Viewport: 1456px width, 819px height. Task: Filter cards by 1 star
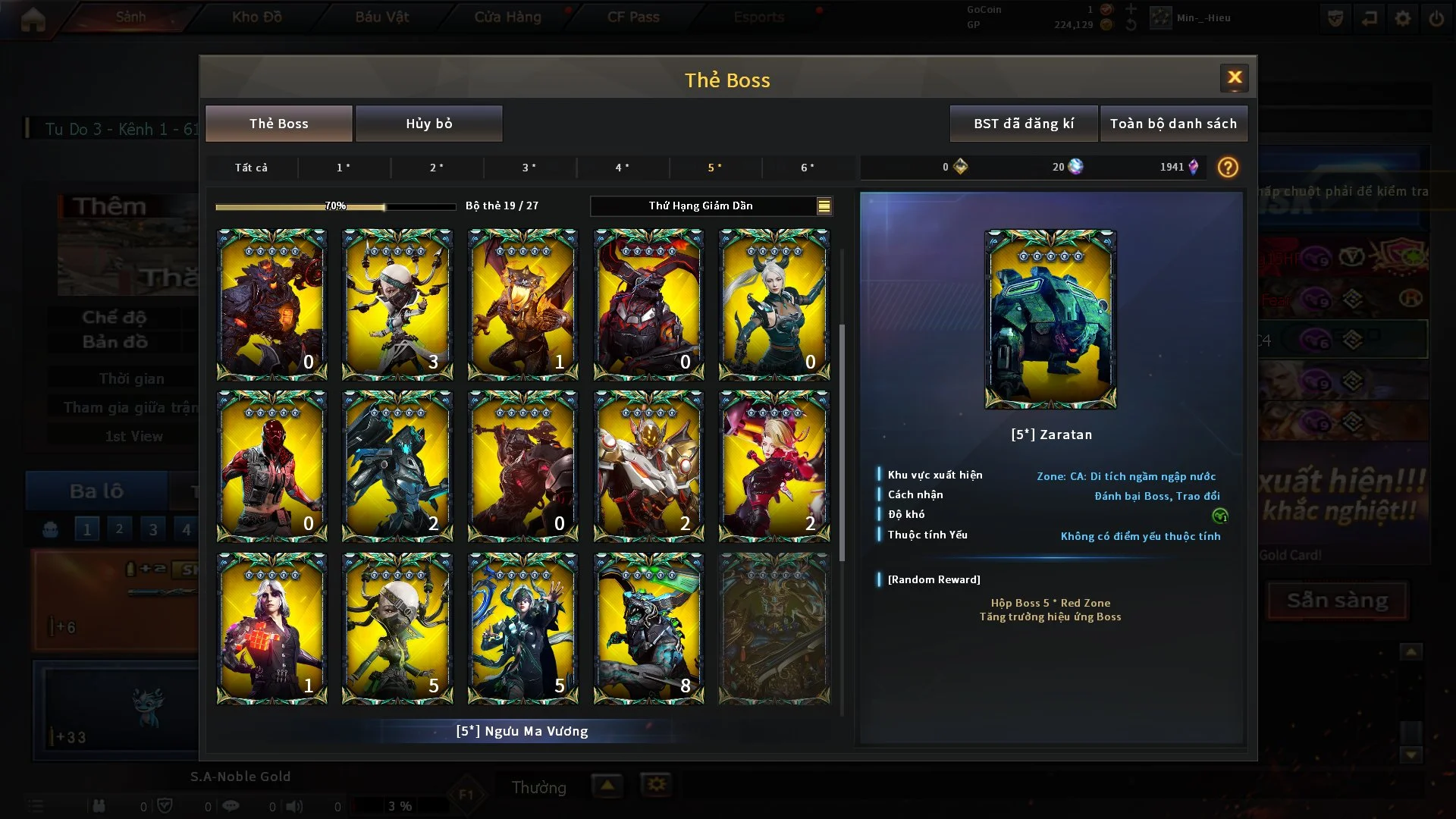point(344,168)
